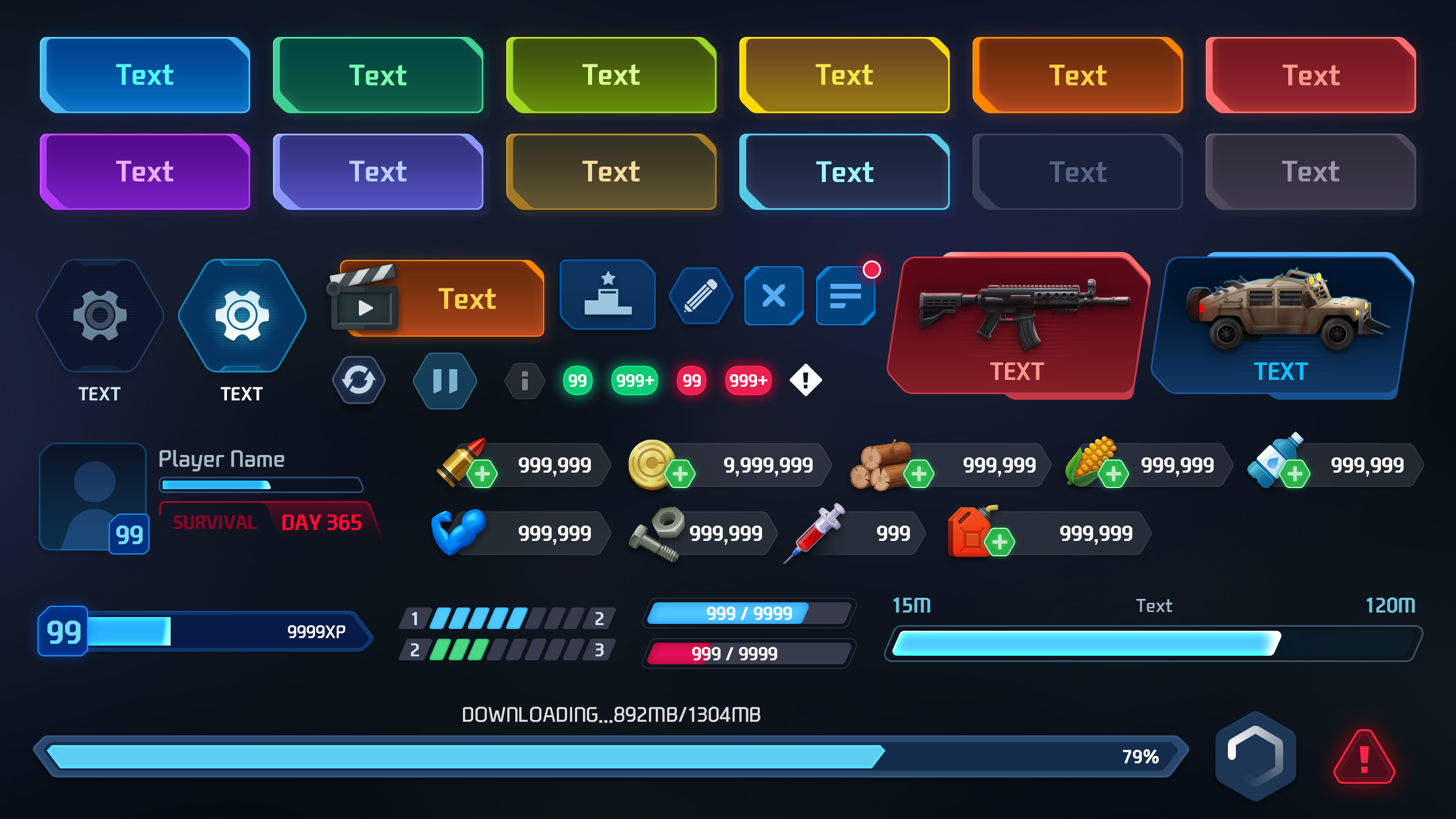This screenshot has width=1456, height=819.
Task: Select the assault rifle card
Action: [x=1018, y=325]
